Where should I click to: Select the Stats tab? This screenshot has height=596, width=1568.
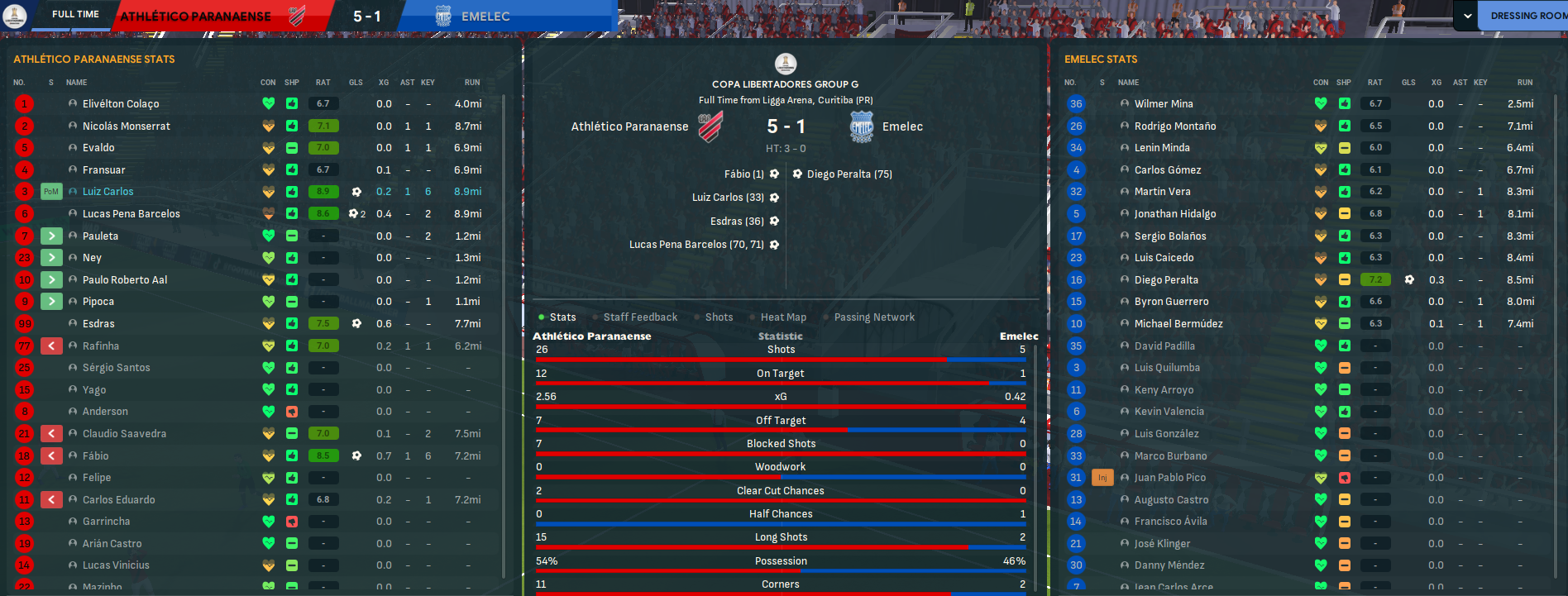562,317
